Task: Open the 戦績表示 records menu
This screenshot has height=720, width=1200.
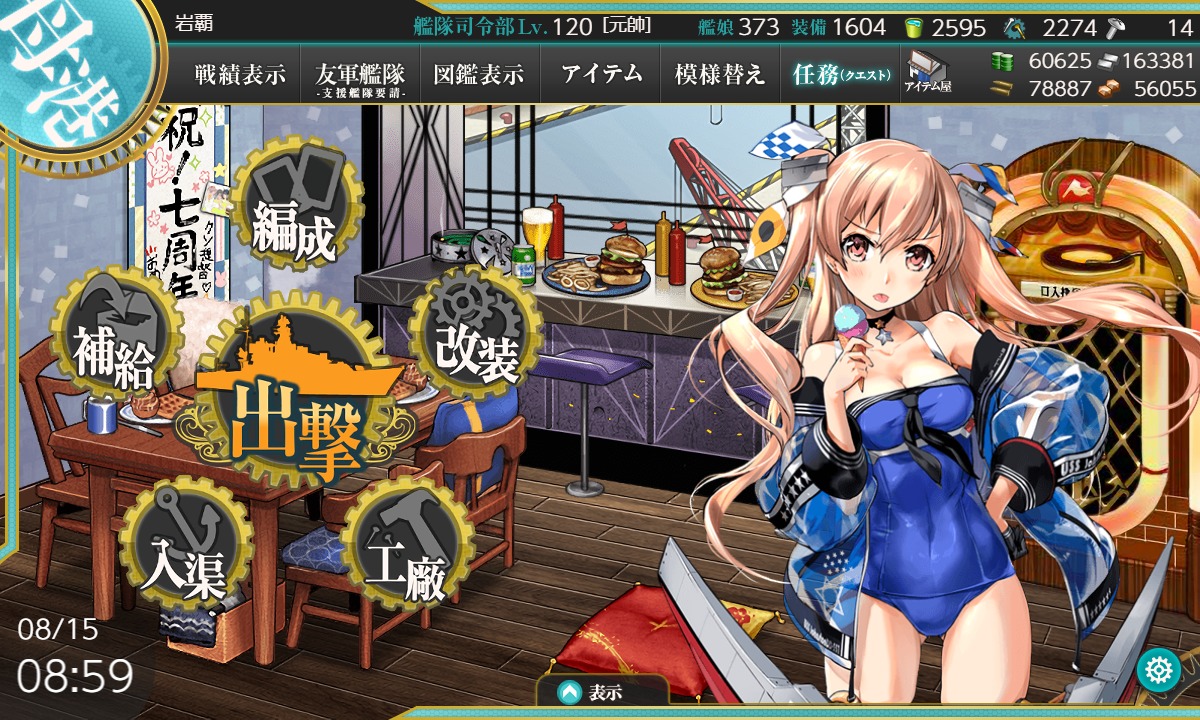Action: (x=240, y=74)
